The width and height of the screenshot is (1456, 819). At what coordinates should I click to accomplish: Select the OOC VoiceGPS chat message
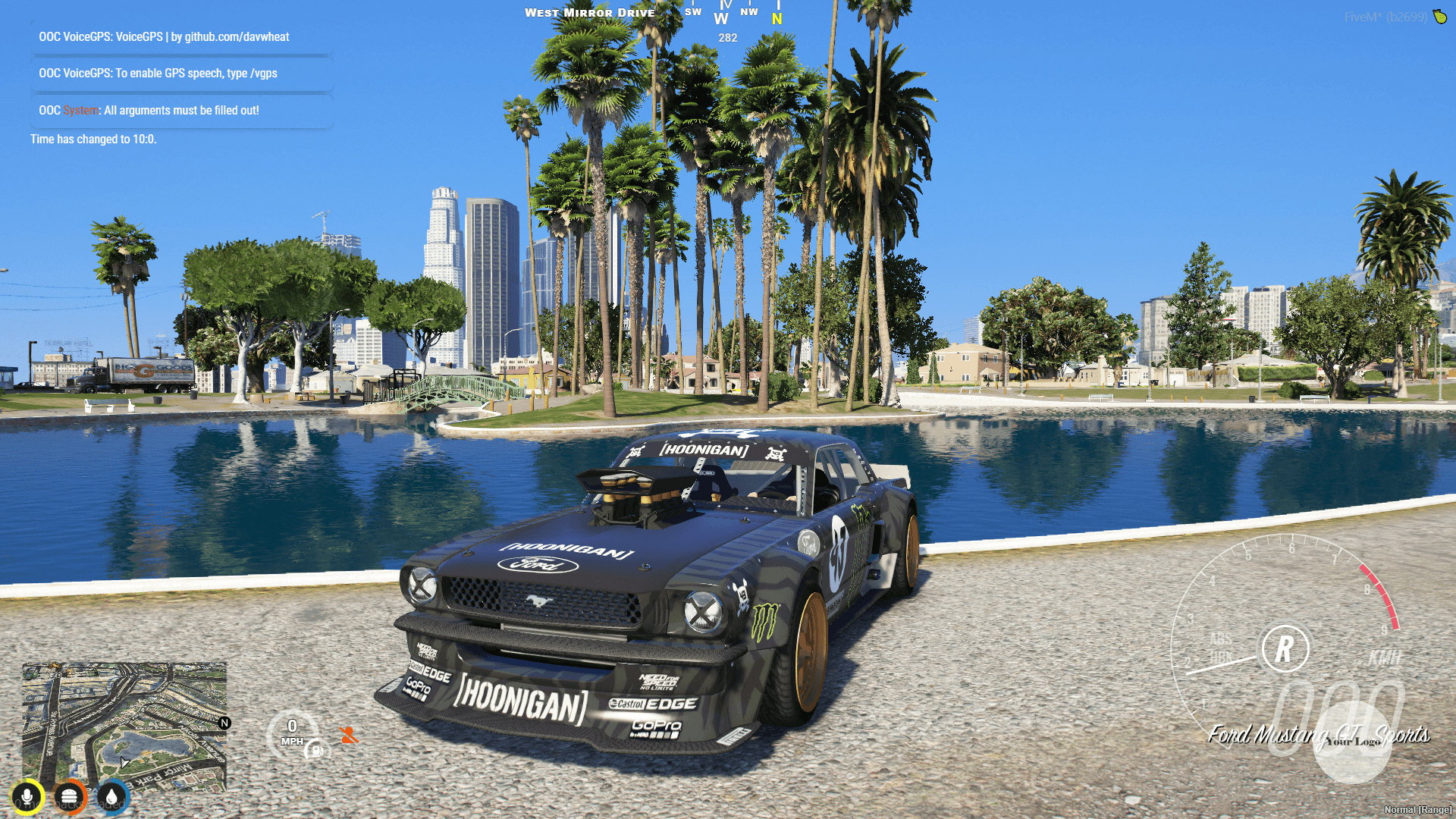tap(163, 36)
